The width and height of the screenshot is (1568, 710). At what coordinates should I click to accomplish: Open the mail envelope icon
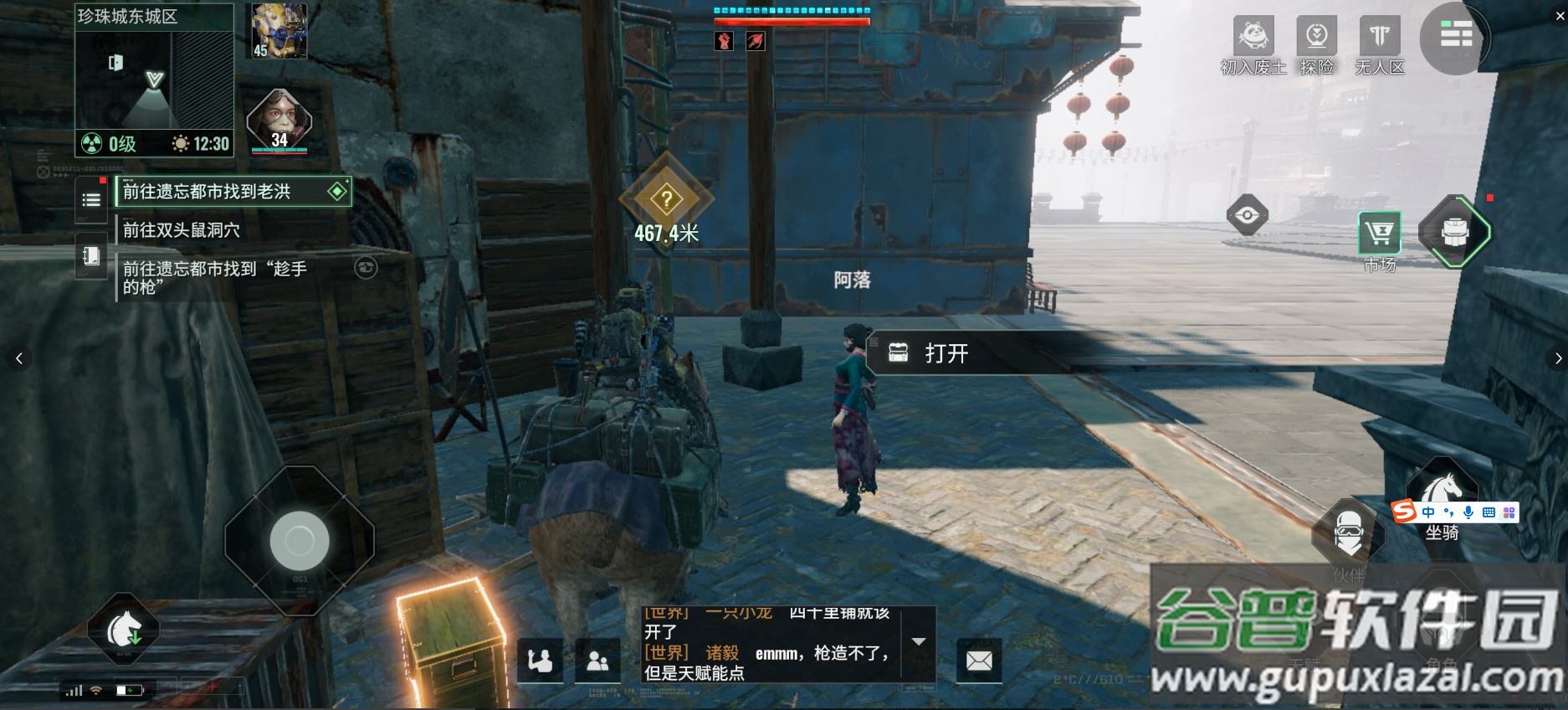pyautogui.click(x=979, y=661)
